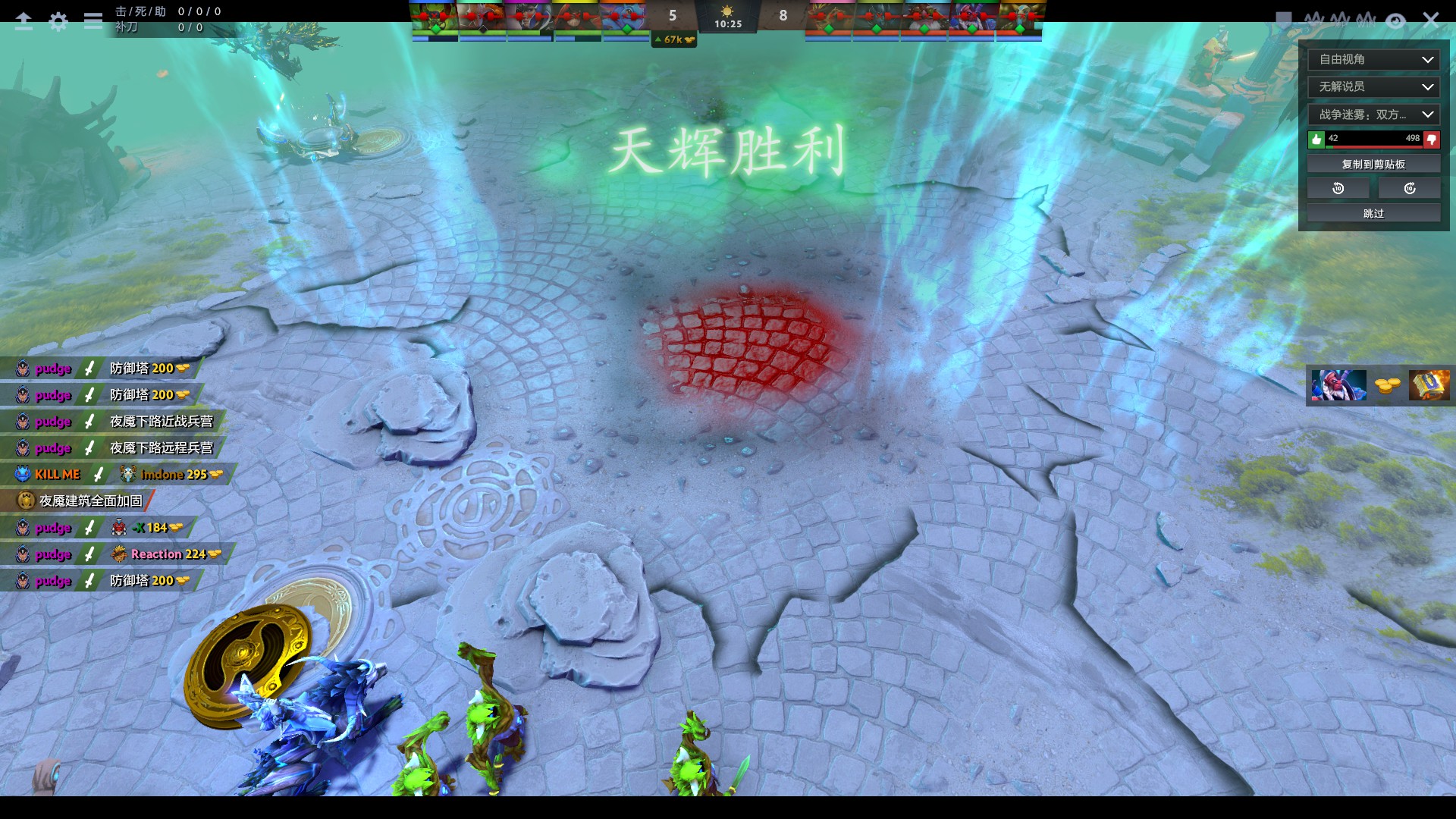The height and width of the screenshot is (819, 1456).
Task: Click the green thumbs-up vote icon
Action: pyautogui.click(x=1317, y=139)
